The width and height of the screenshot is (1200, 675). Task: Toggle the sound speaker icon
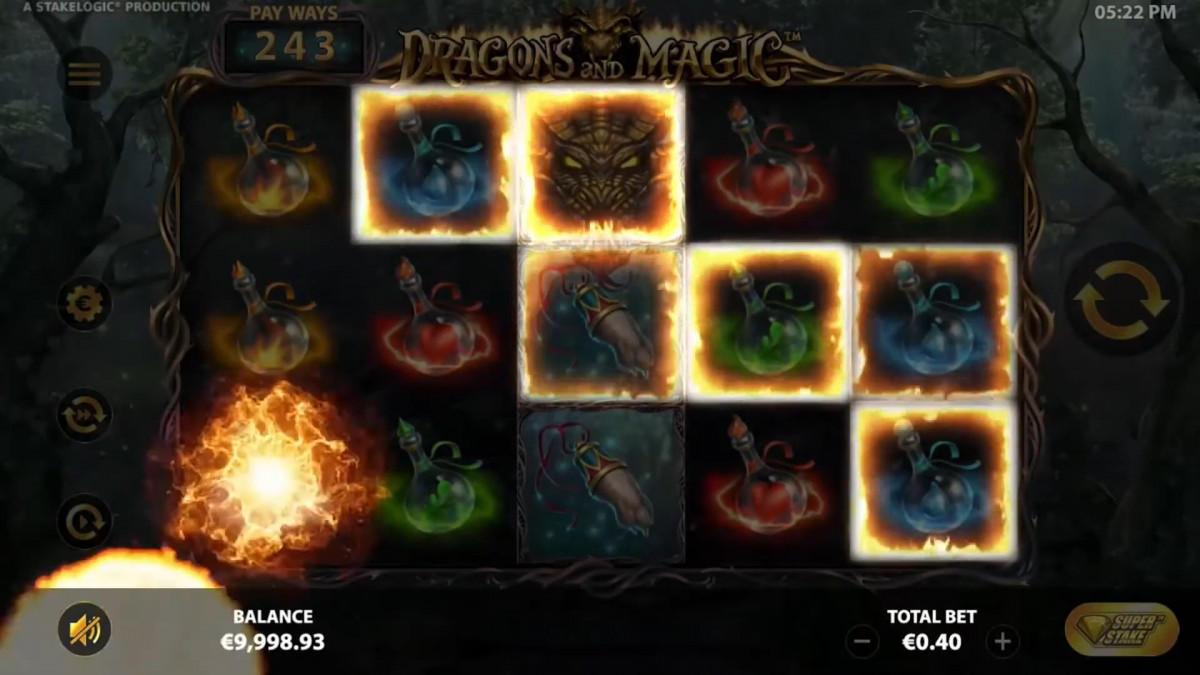pos(84,629)
